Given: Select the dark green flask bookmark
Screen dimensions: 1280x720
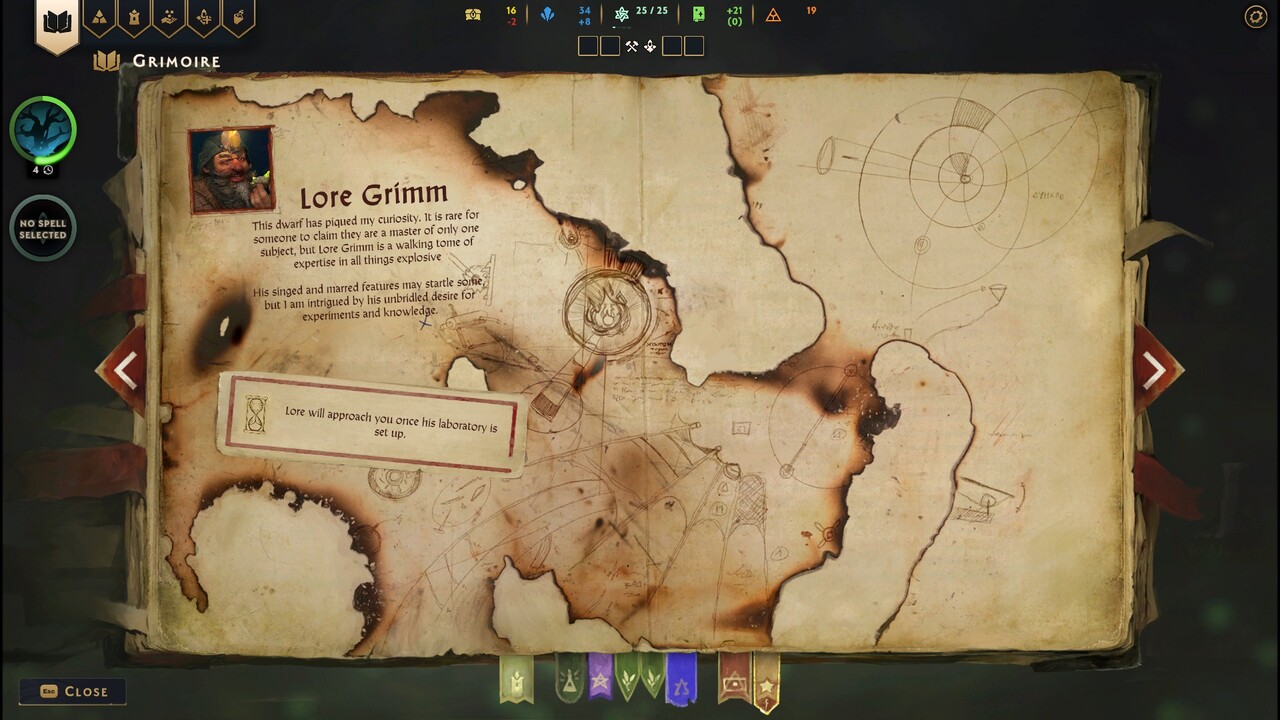Looking at the screenshot, I should (x=569, y=680).
